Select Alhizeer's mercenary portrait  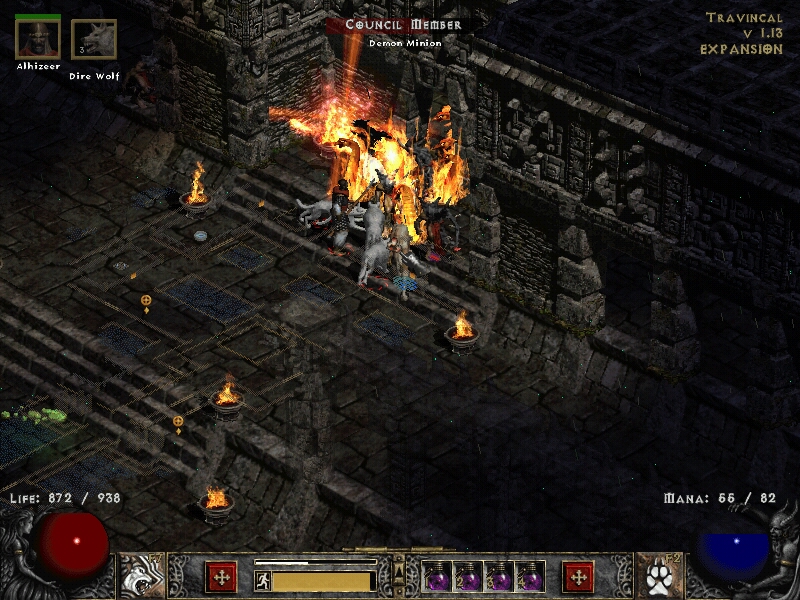tap(38, 38)
